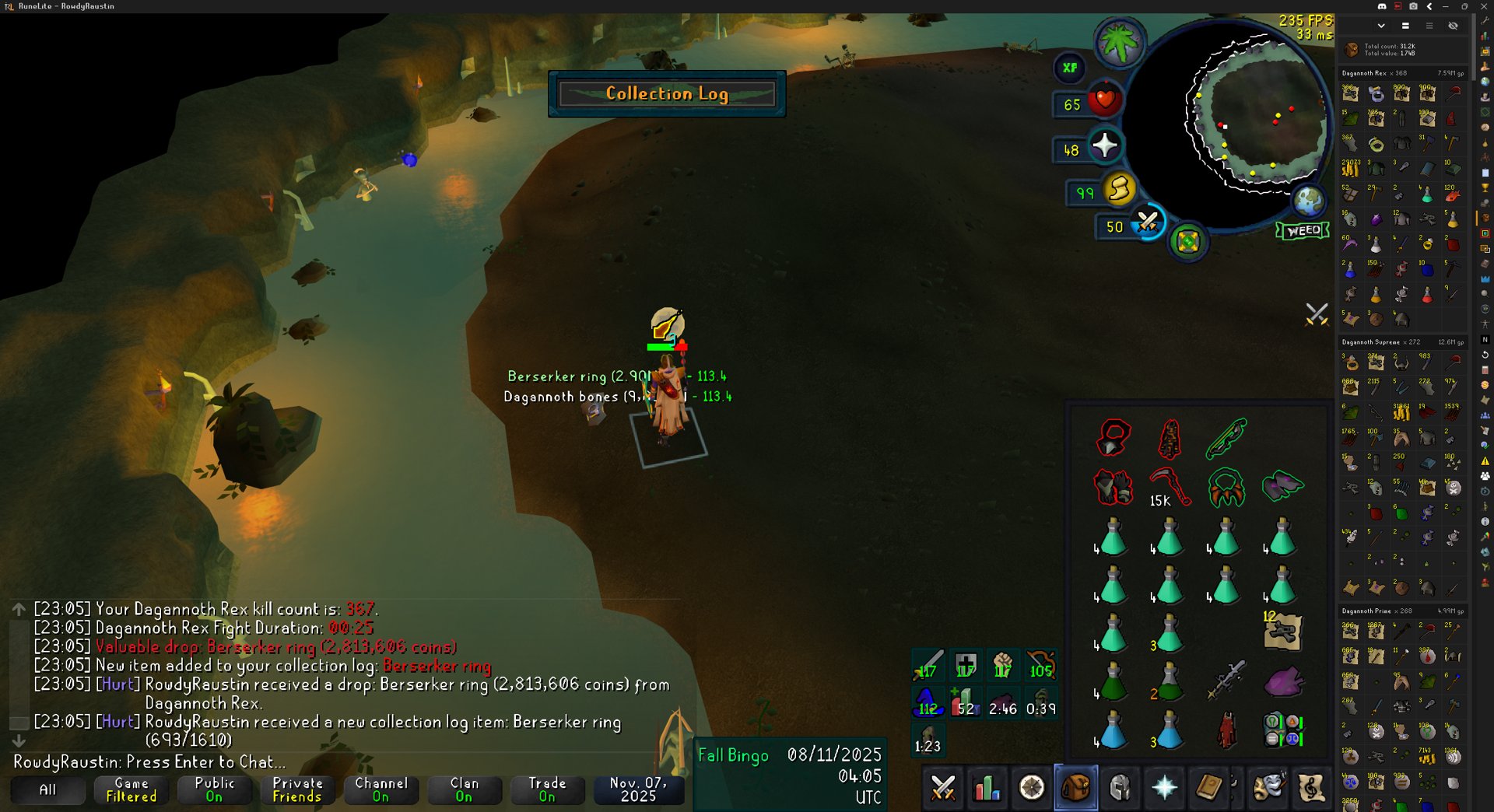Screen dimensions: 1494x812
Task: Switch chat to the All tab
Action: [47, 789]
